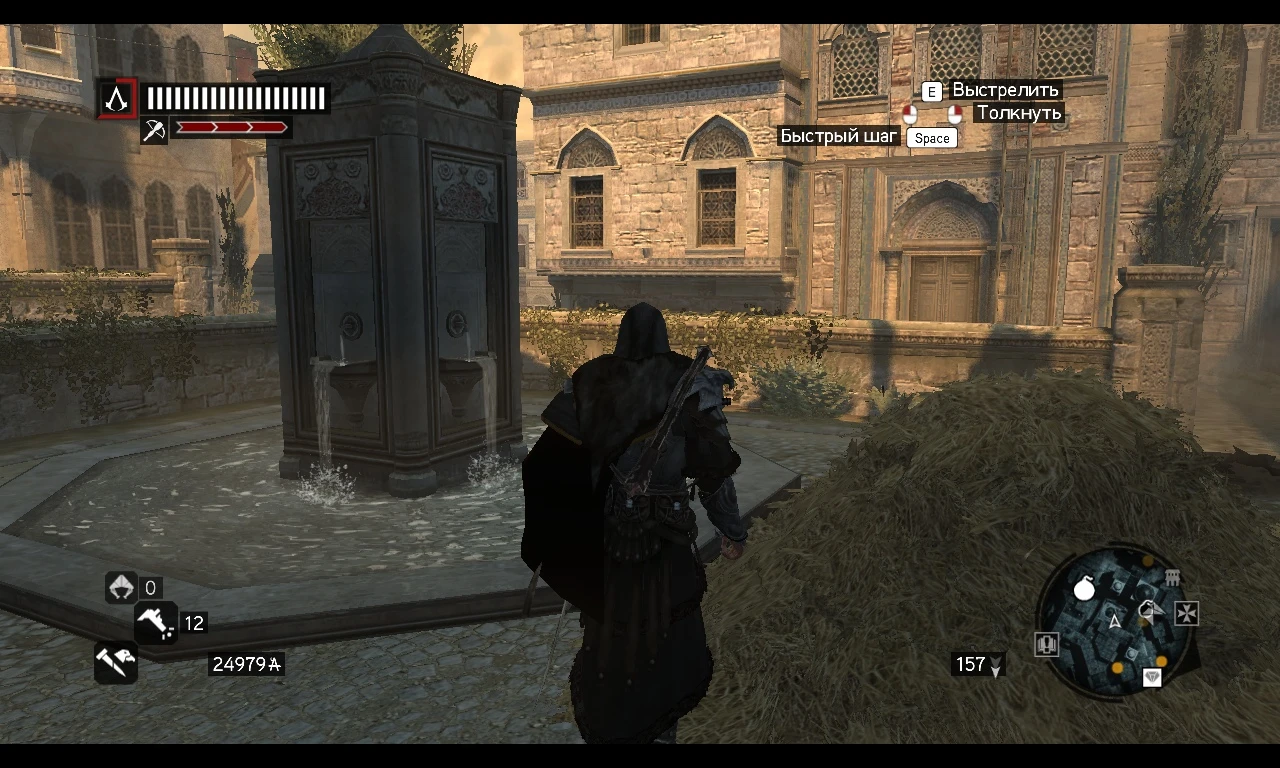Click the knife weapon icon at bottom left
This screenshot has height=768, width=1280.
click(x=115, y=662)
